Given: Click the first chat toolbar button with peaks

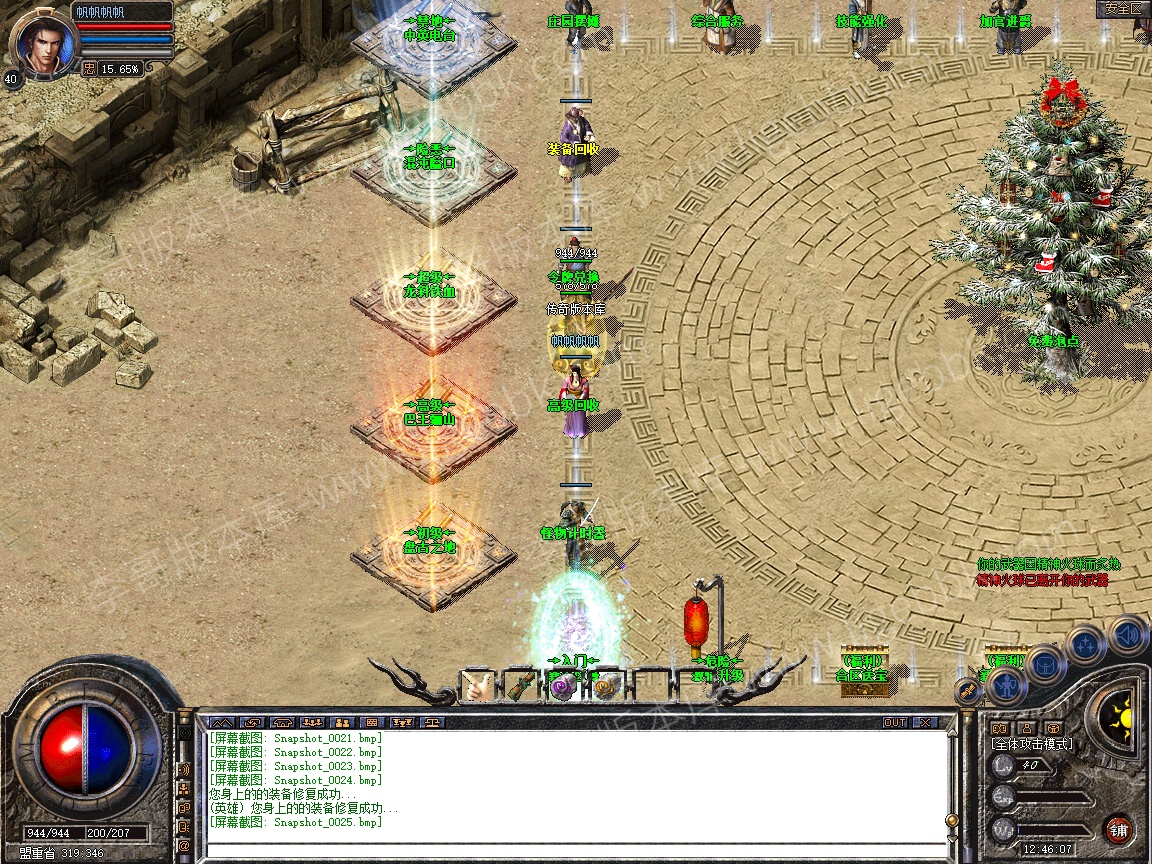Looking at the screenshot, I should (x=221, y=722).
